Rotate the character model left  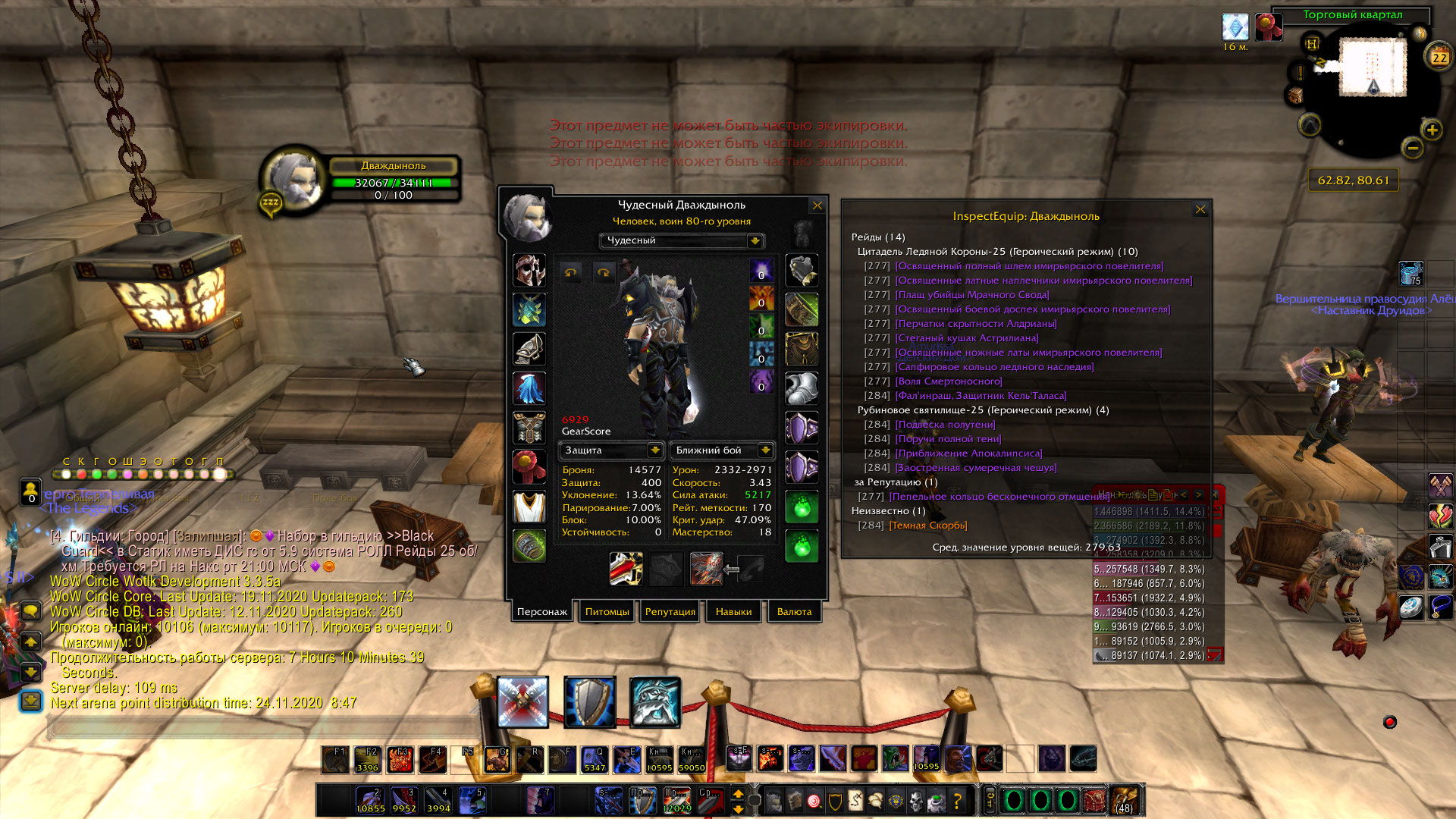point(571,273)
